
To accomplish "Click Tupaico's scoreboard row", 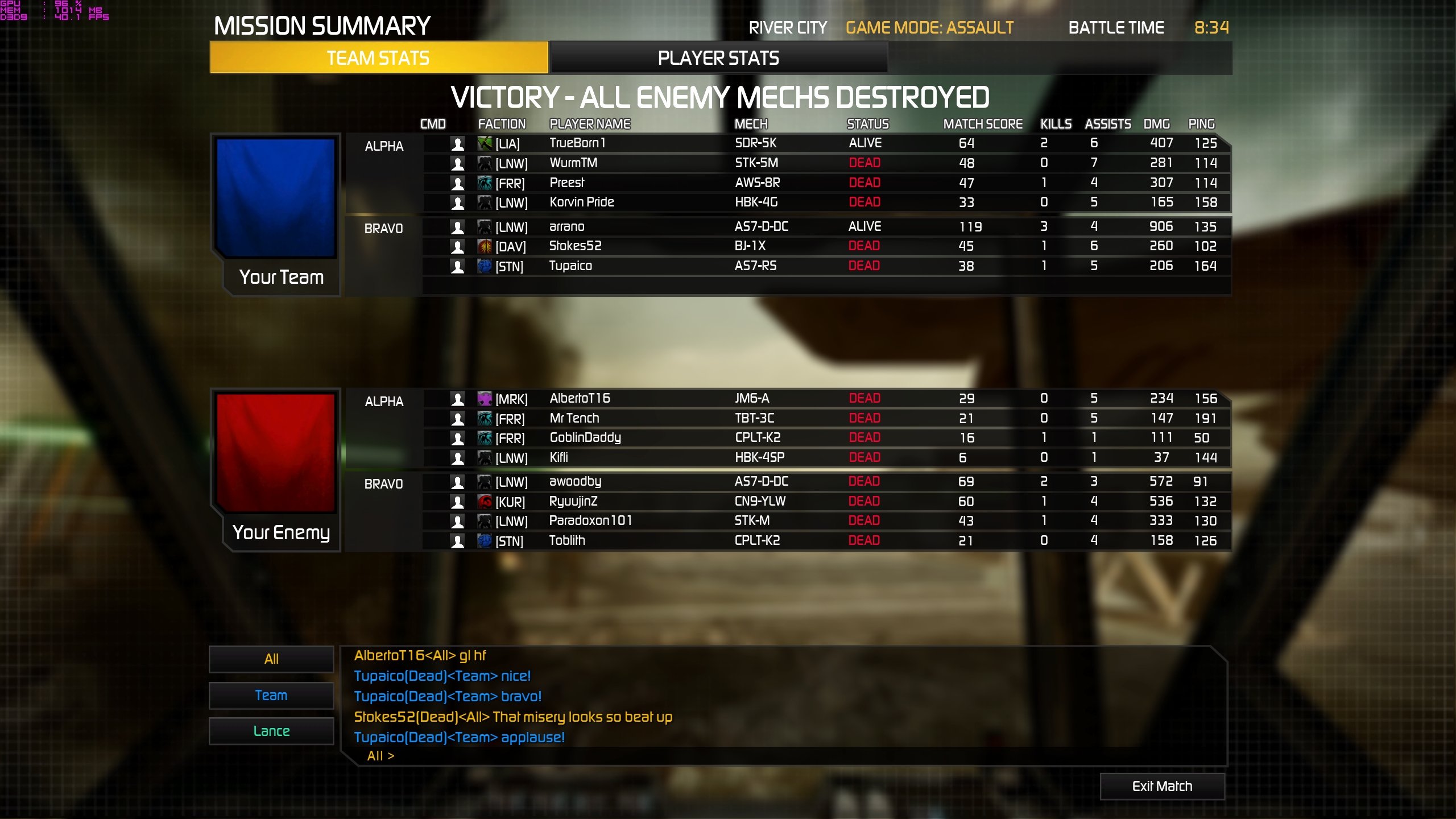I will coord(825,266).
